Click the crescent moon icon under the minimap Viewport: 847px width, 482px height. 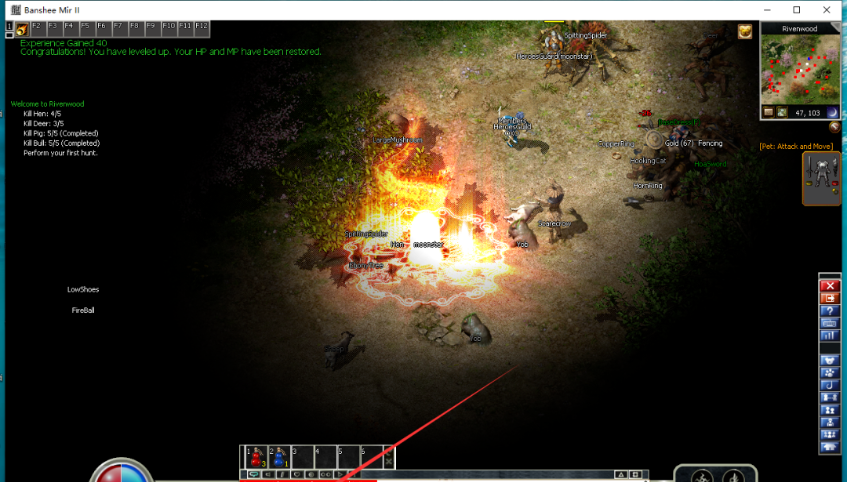tap(830, 113)
